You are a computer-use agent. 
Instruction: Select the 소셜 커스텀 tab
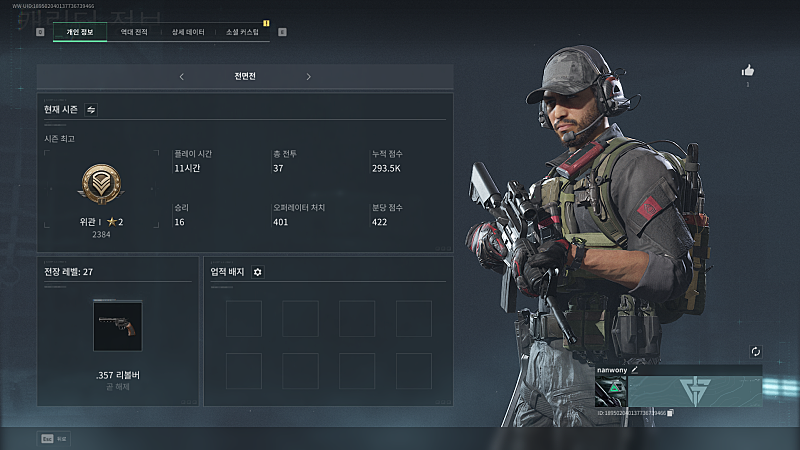(242, 32)
